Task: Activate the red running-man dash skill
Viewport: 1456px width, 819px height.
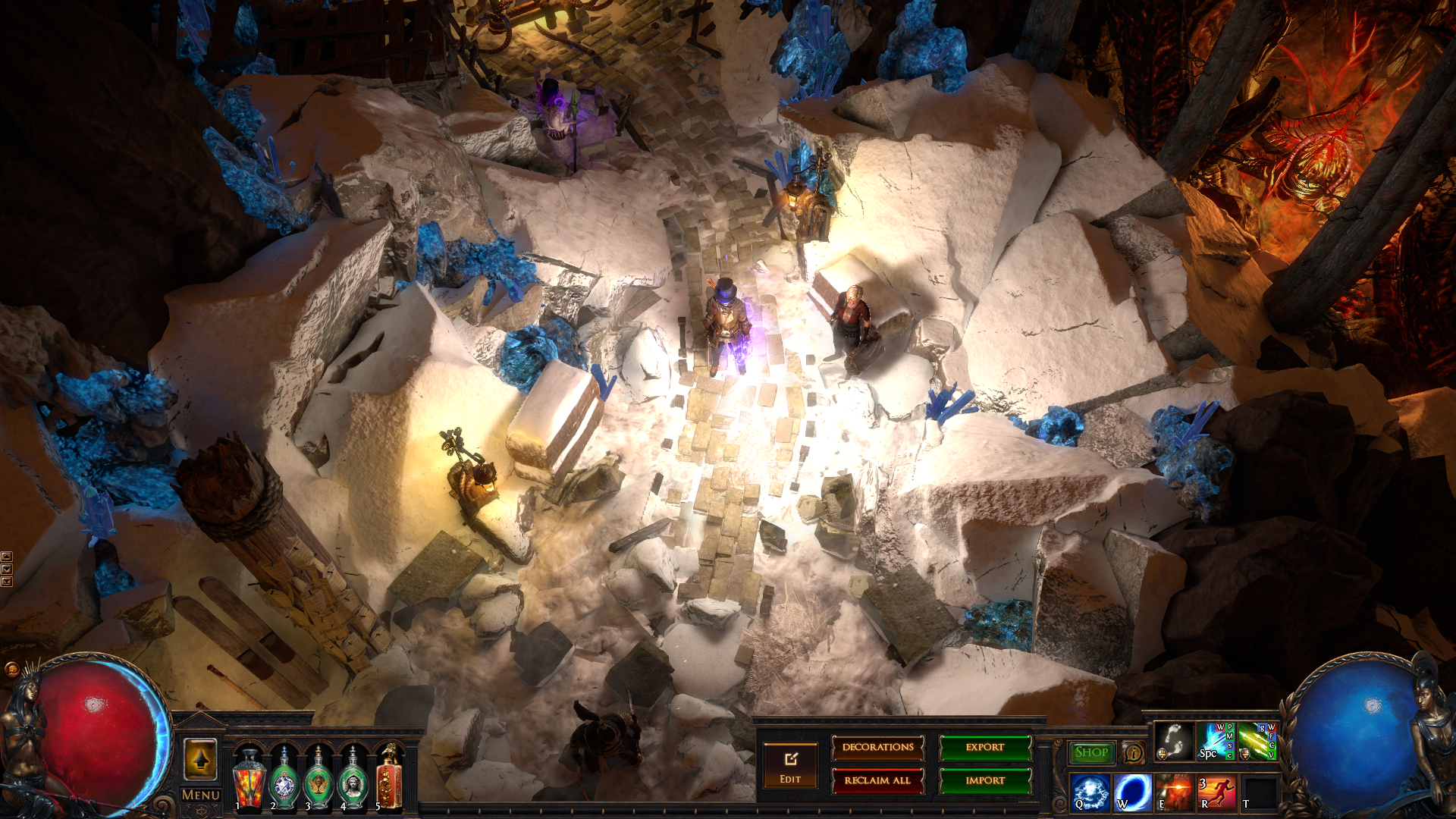Action: click(x=1216, y=792)
